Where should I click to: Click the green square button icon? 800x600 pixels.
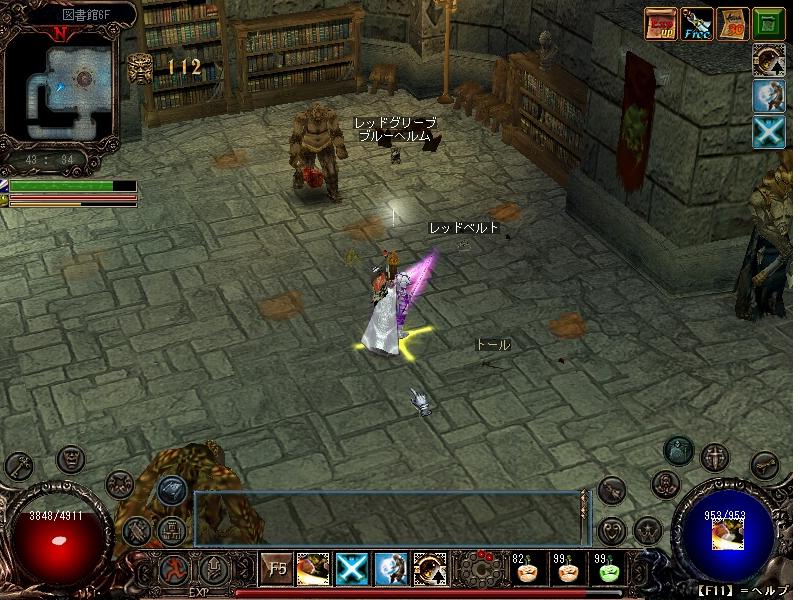[768, 23]
